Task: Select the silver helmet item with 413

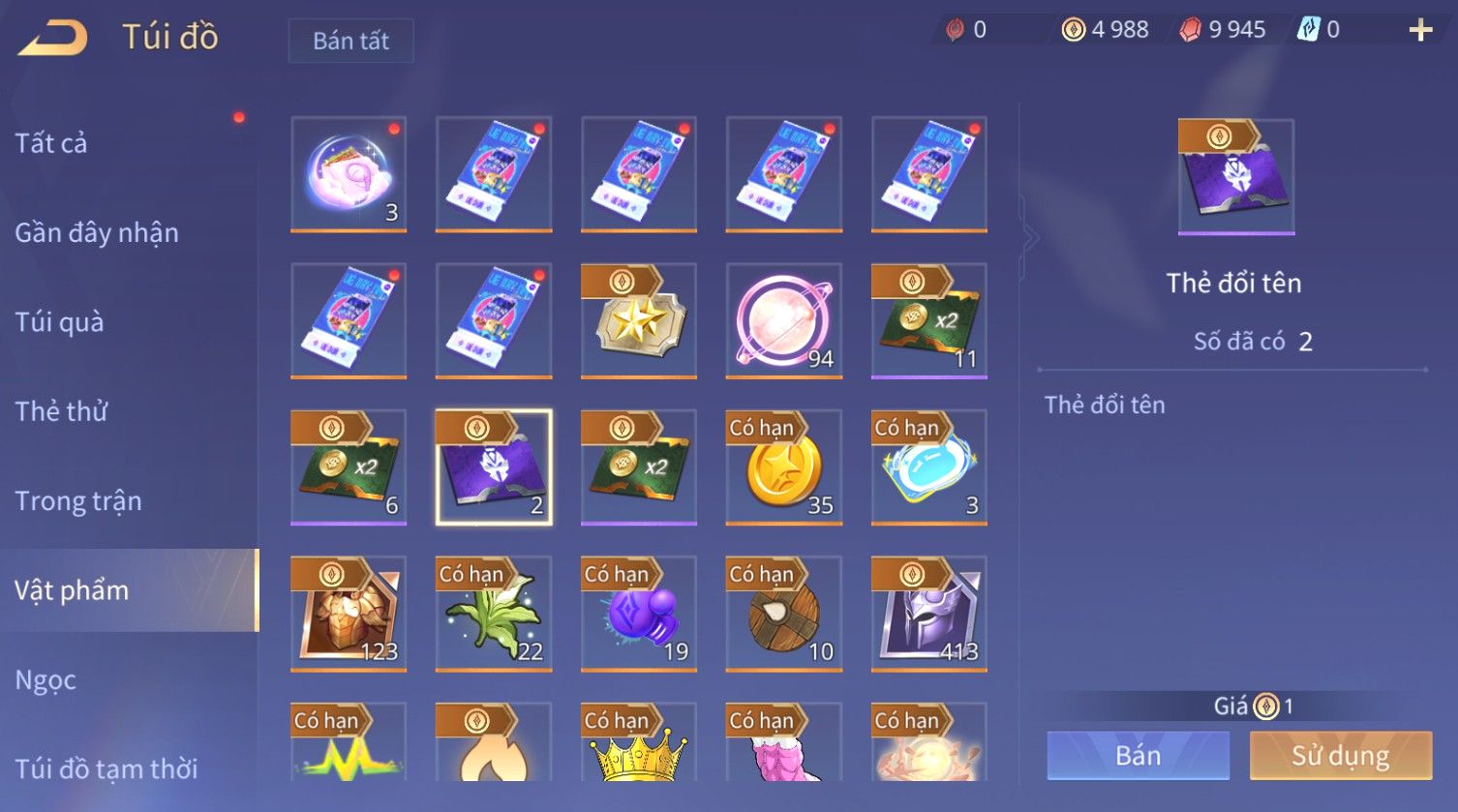Action: 929,614
